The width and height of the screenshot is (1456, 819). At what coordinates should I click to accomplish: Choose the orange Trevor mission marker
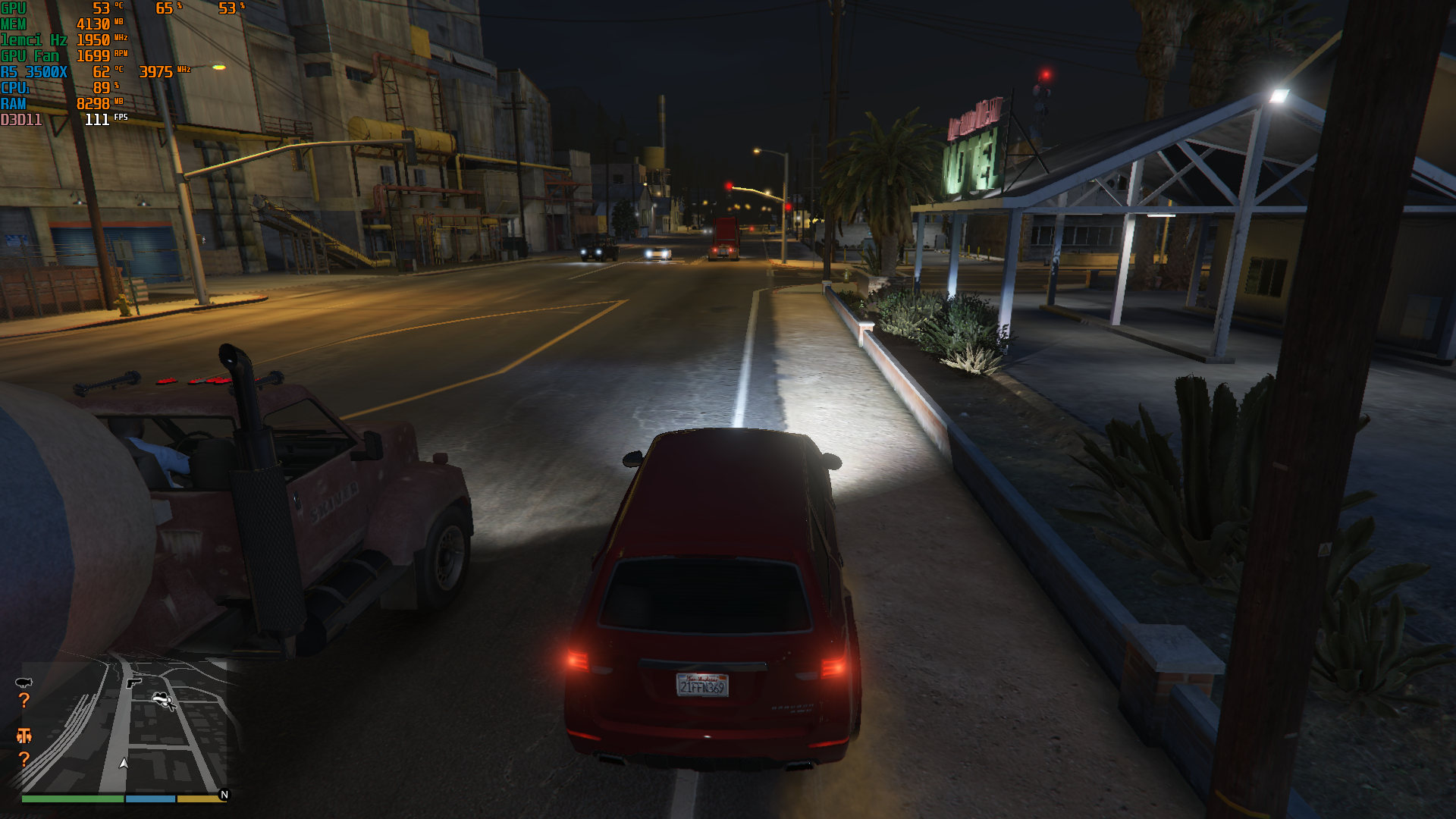click(x=24, y=735)
